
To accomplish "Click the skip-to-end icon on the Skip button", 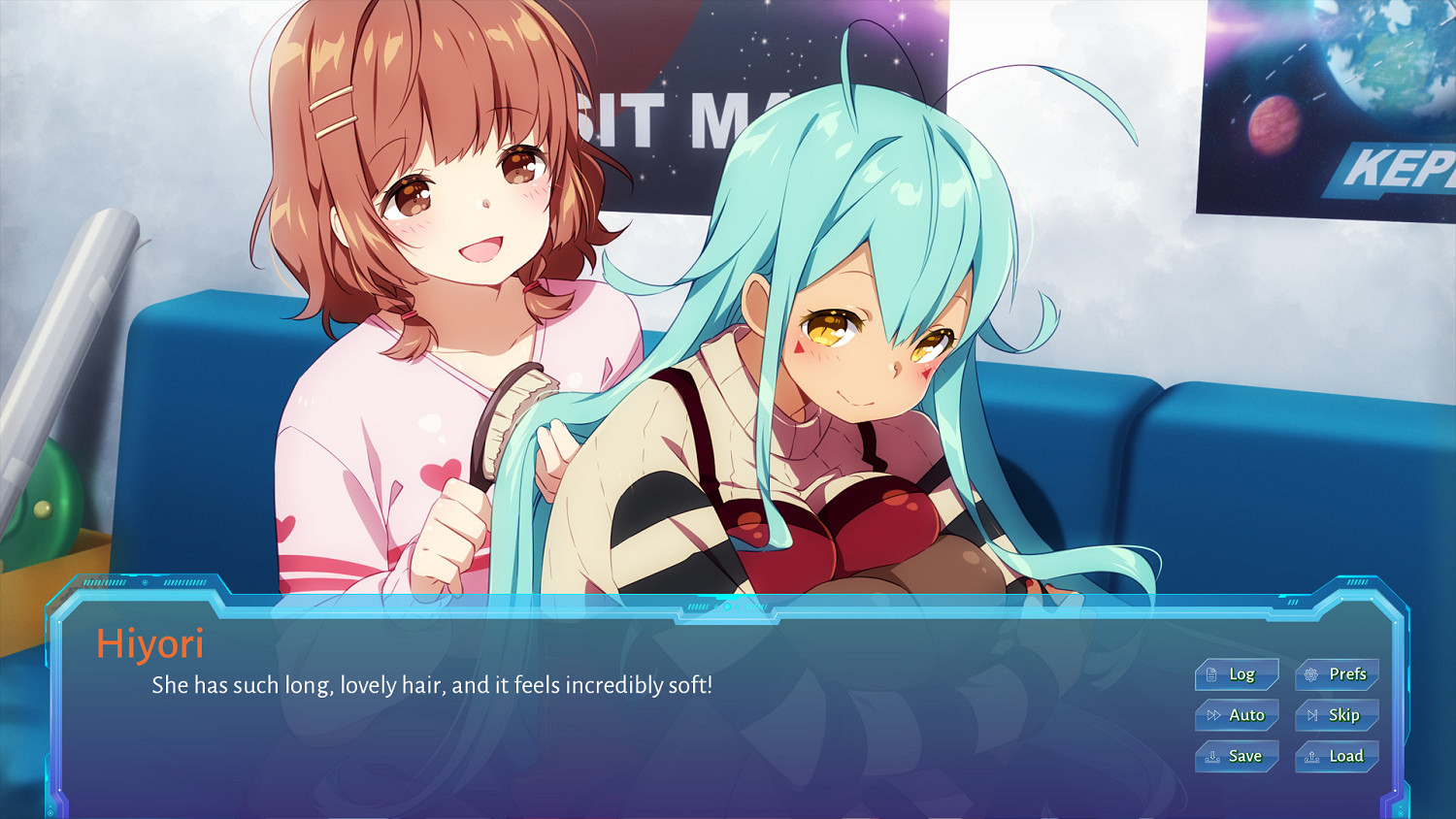I will tap(1312, 715).
